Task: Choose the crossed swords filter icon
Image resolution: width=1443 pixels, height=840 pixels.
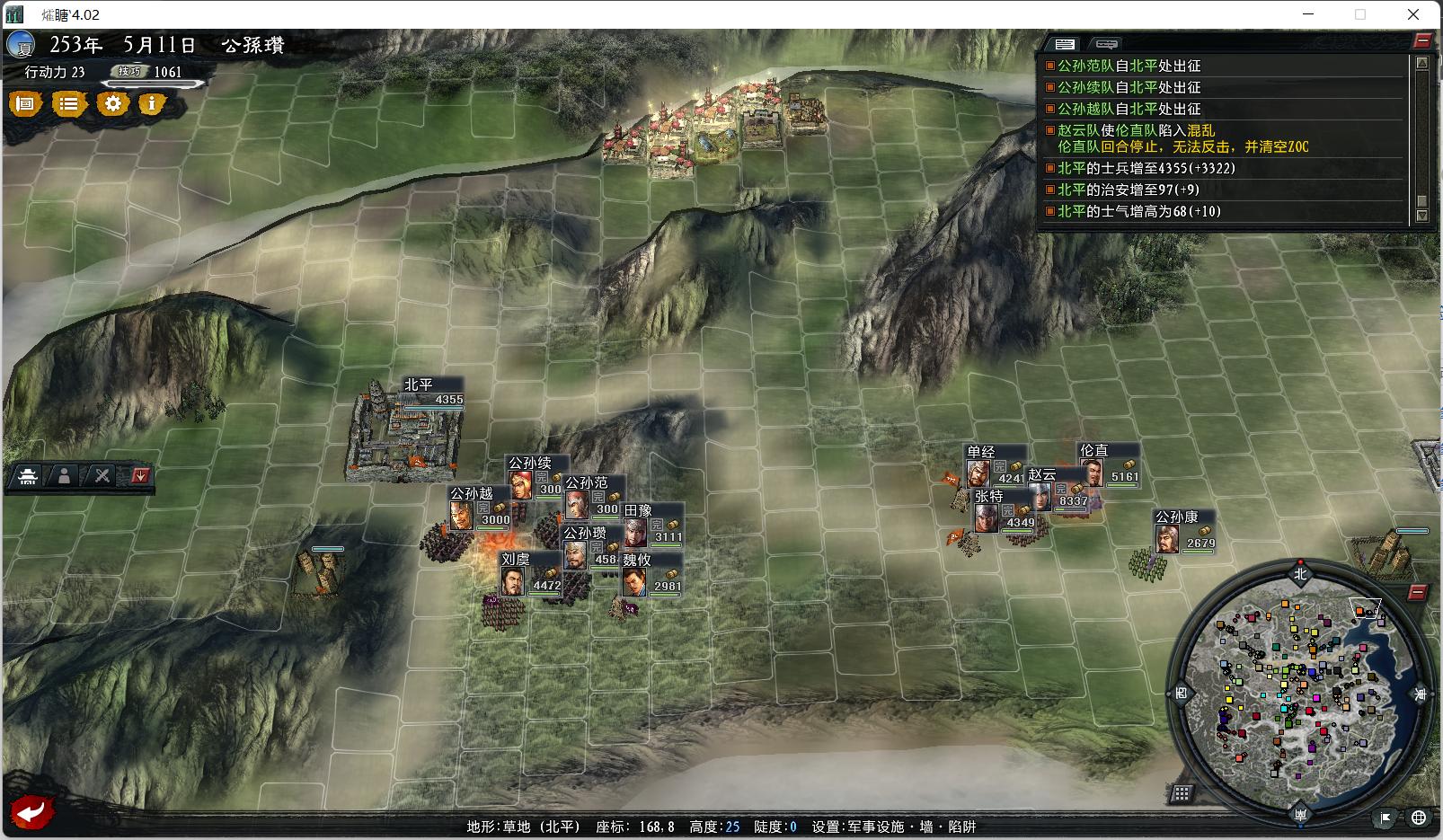Action: click(102, 476)
